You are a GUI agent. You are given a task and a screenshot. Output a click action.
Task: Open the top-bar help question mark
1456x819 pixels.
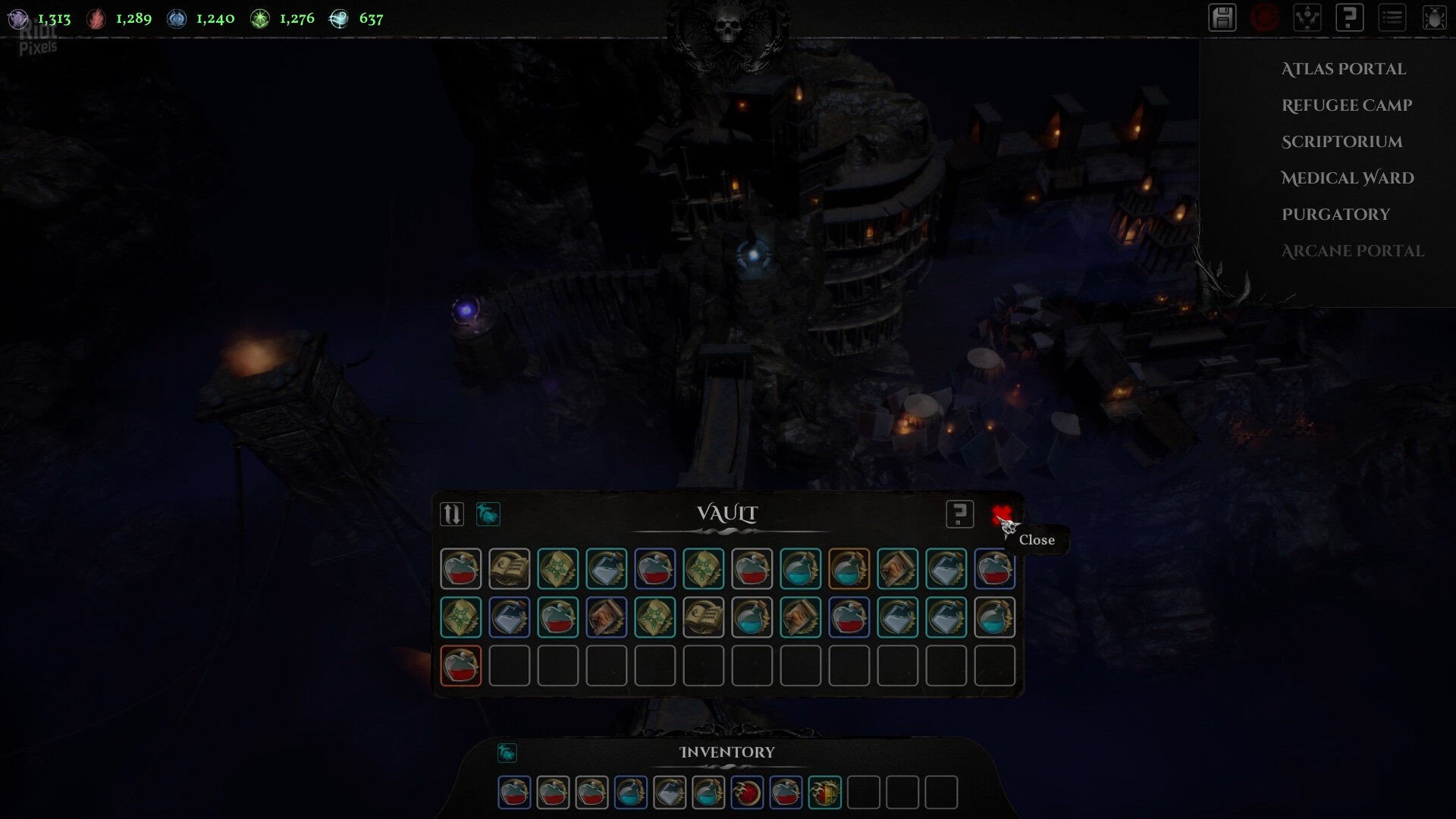pyautogui.click(x=1349, y=18)
